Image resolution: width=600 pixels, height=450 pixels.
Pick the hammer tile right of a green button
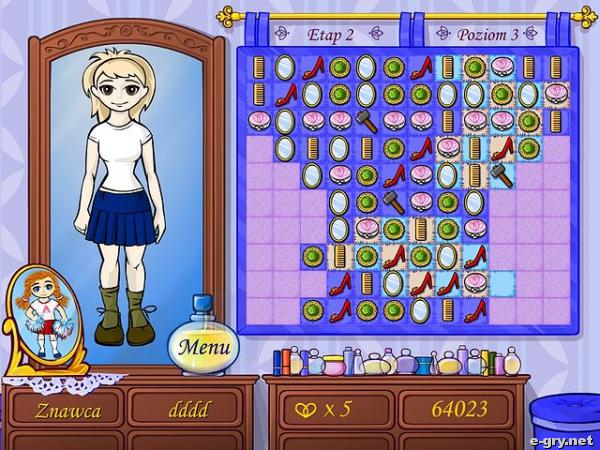[x=394, y=202]
